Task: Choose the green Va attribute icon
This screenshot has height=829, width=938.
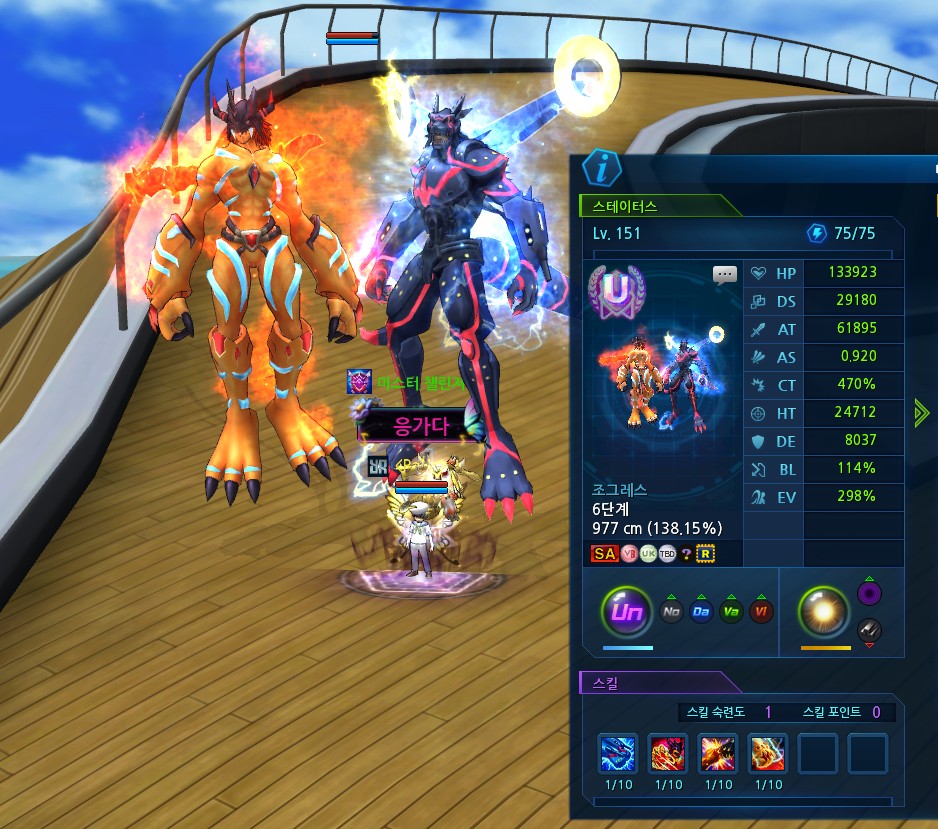Action: [x=731, y=611]
